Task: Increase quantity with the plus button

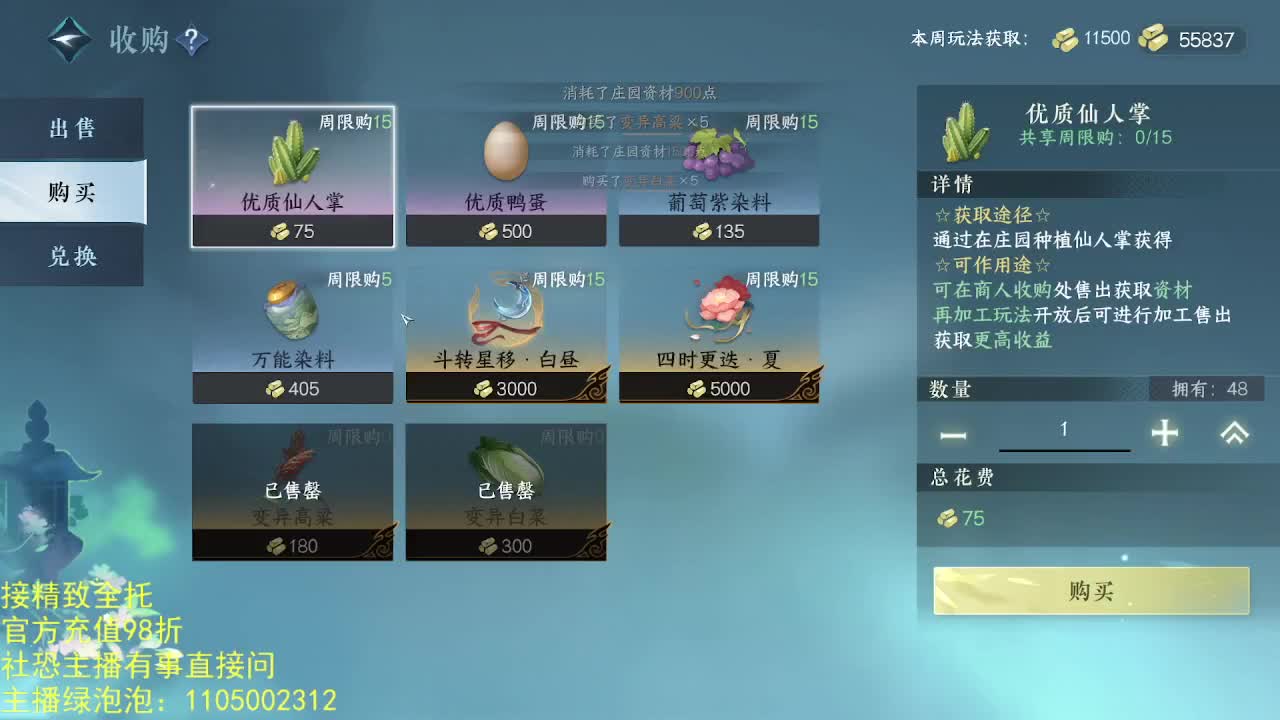Action: (1166, 434)
